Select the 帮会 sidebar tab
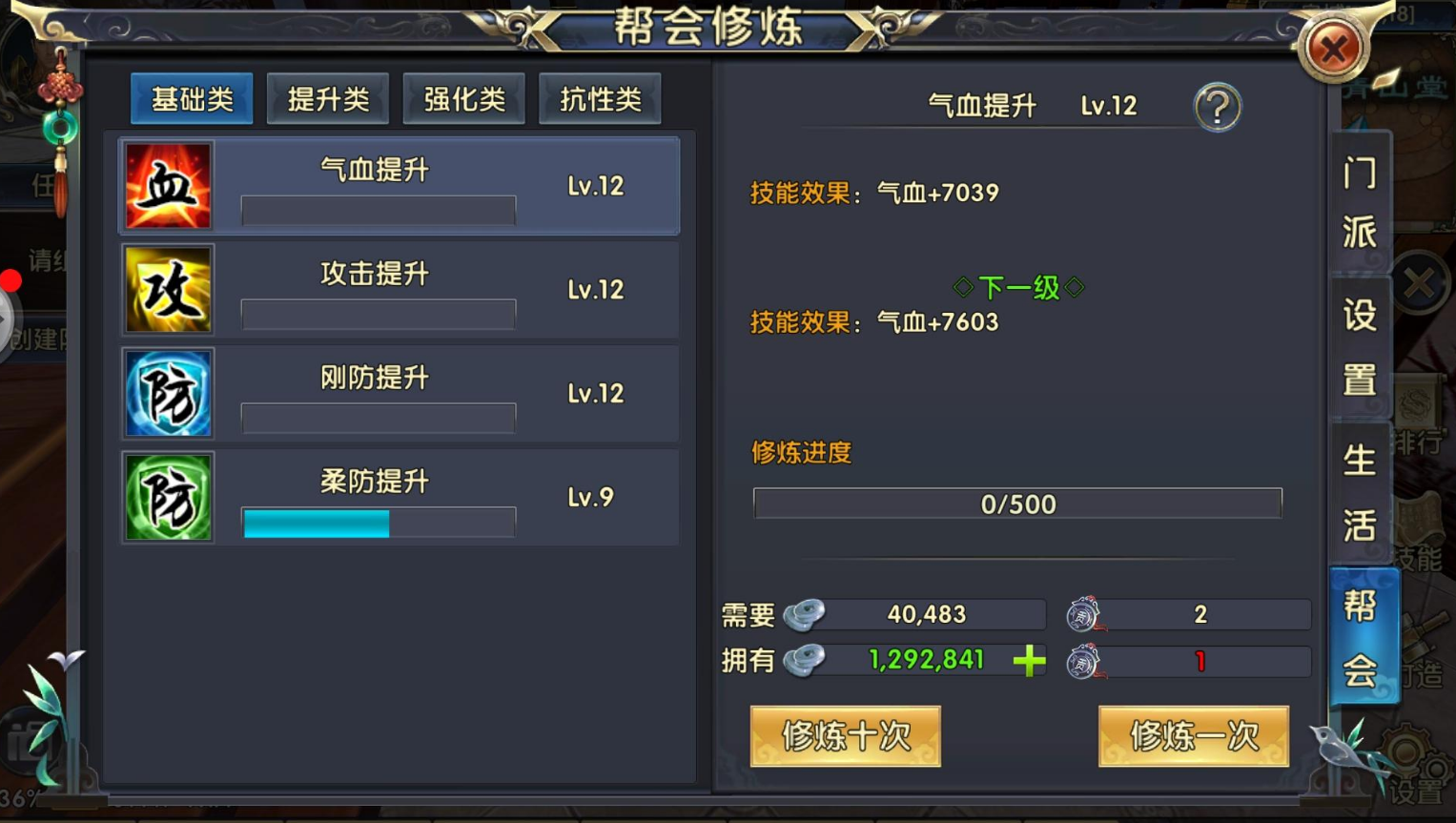 [x=1361, y=635]
